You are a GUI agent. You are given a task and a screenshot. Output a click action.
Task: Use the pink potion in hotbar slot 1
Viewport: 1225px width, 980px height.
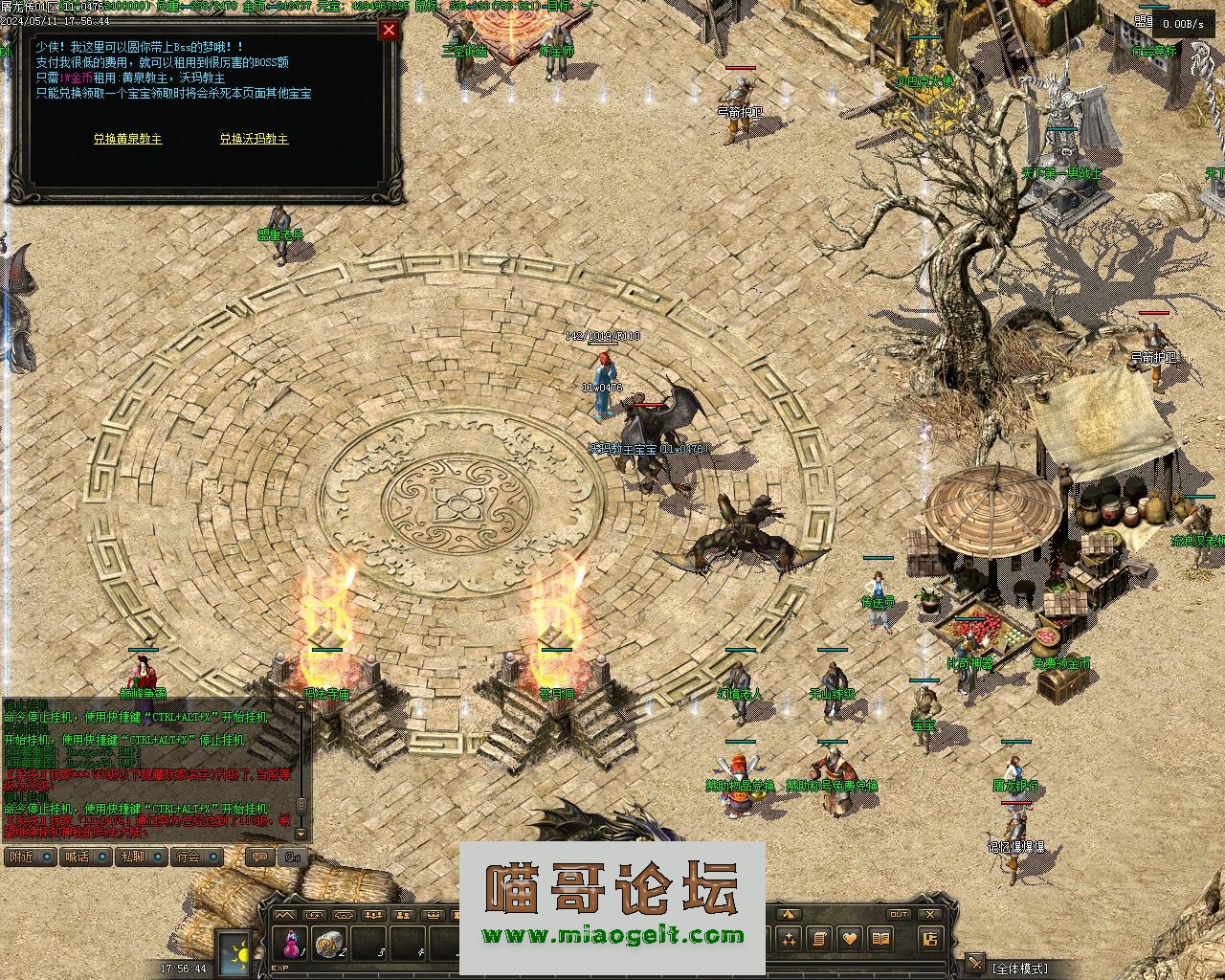click(x=289, y=945)
